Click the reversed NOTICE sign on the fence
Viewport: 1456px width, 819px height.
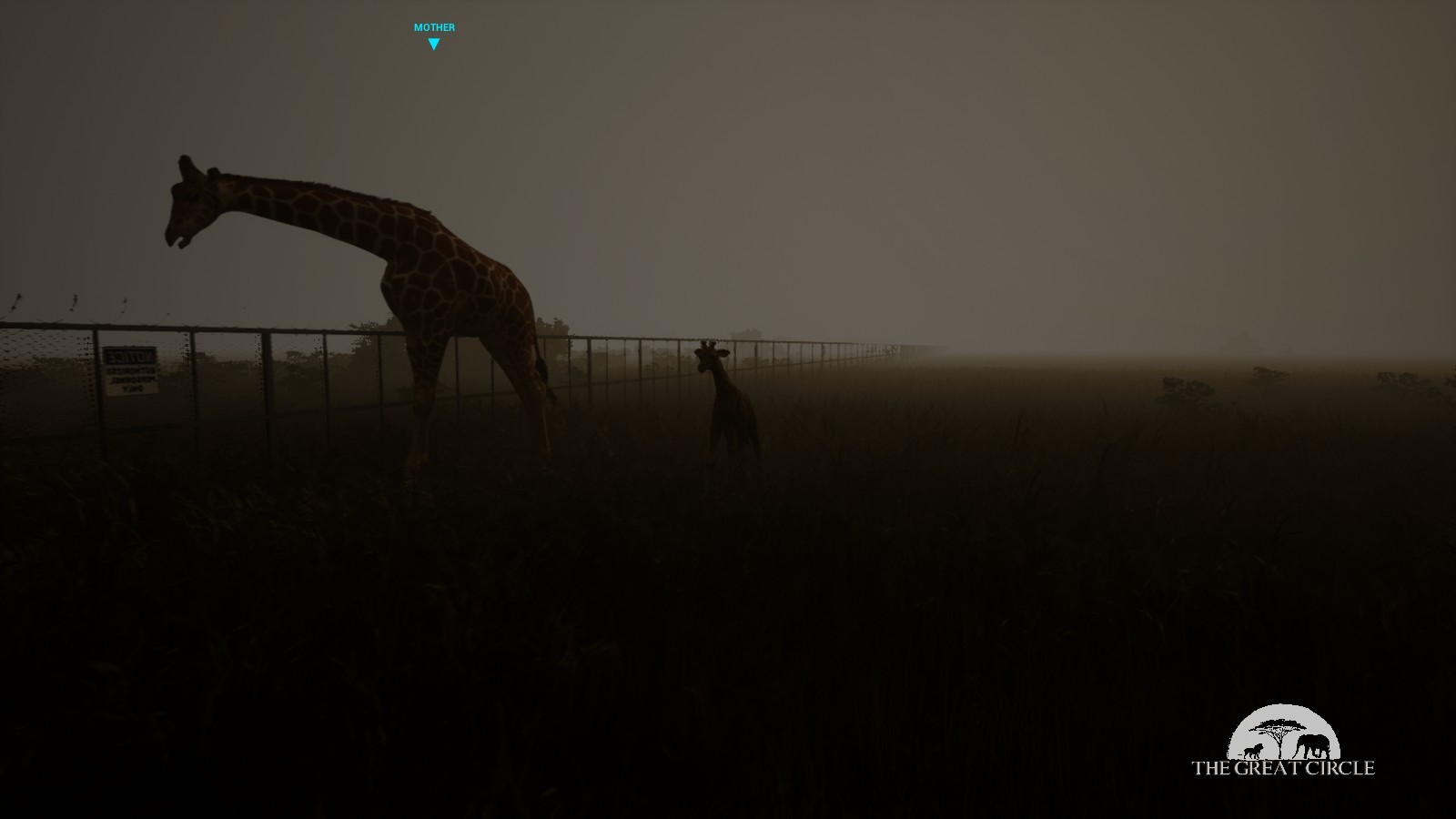pyautogui.click(x=130, y=370)
